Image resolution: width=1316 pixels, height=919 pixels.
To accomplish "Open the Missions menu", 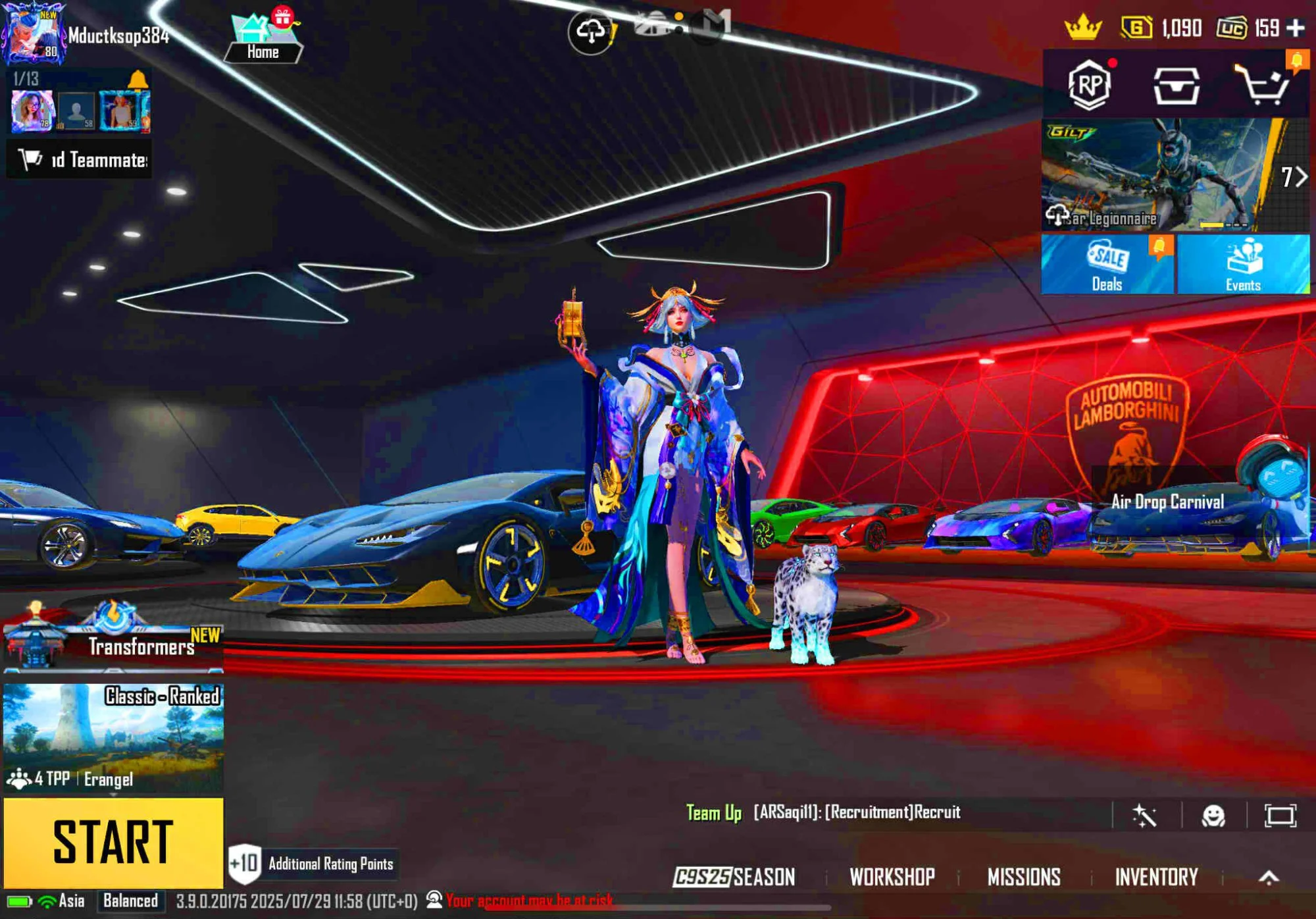I will point(1024,877).
